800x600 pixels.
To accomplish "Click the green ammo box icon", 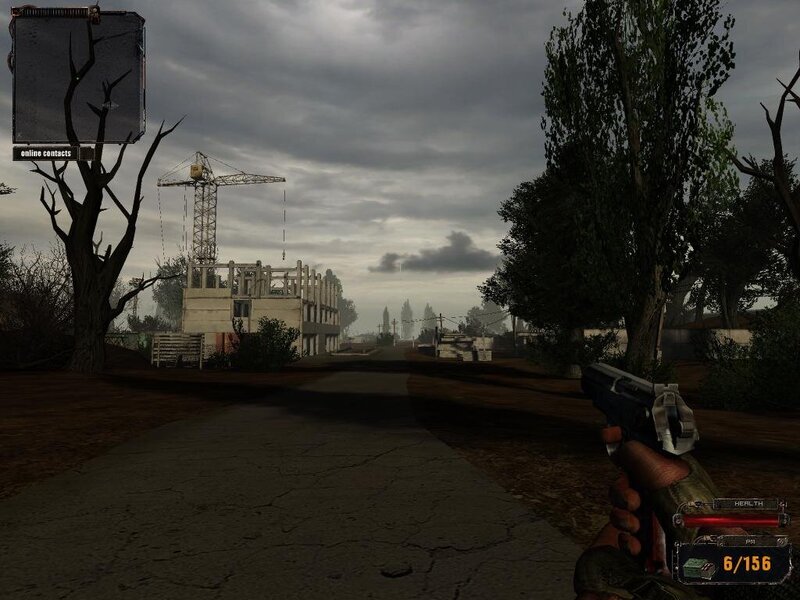I will 696,567.
